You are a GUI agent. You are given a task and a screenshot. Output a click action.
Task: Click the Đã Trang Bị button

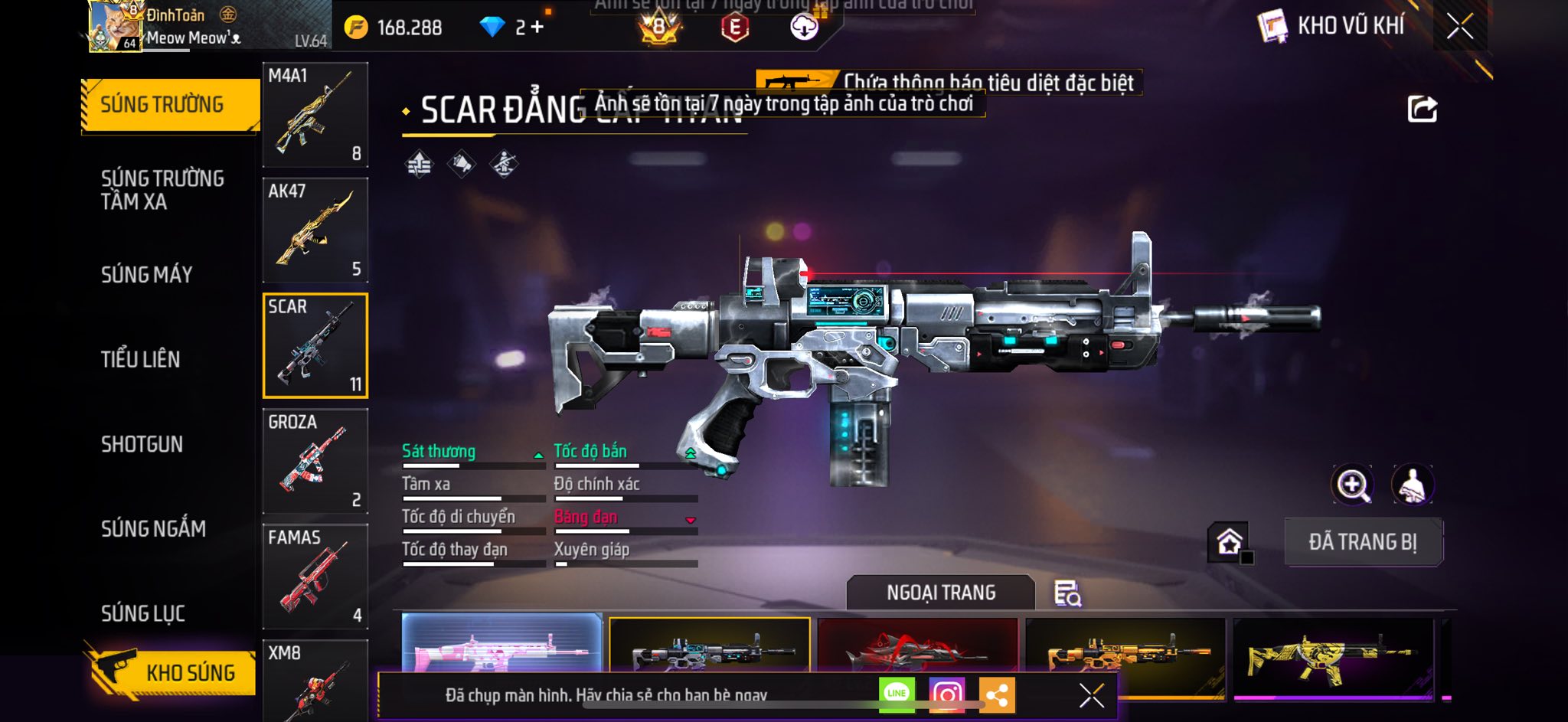1363,542
